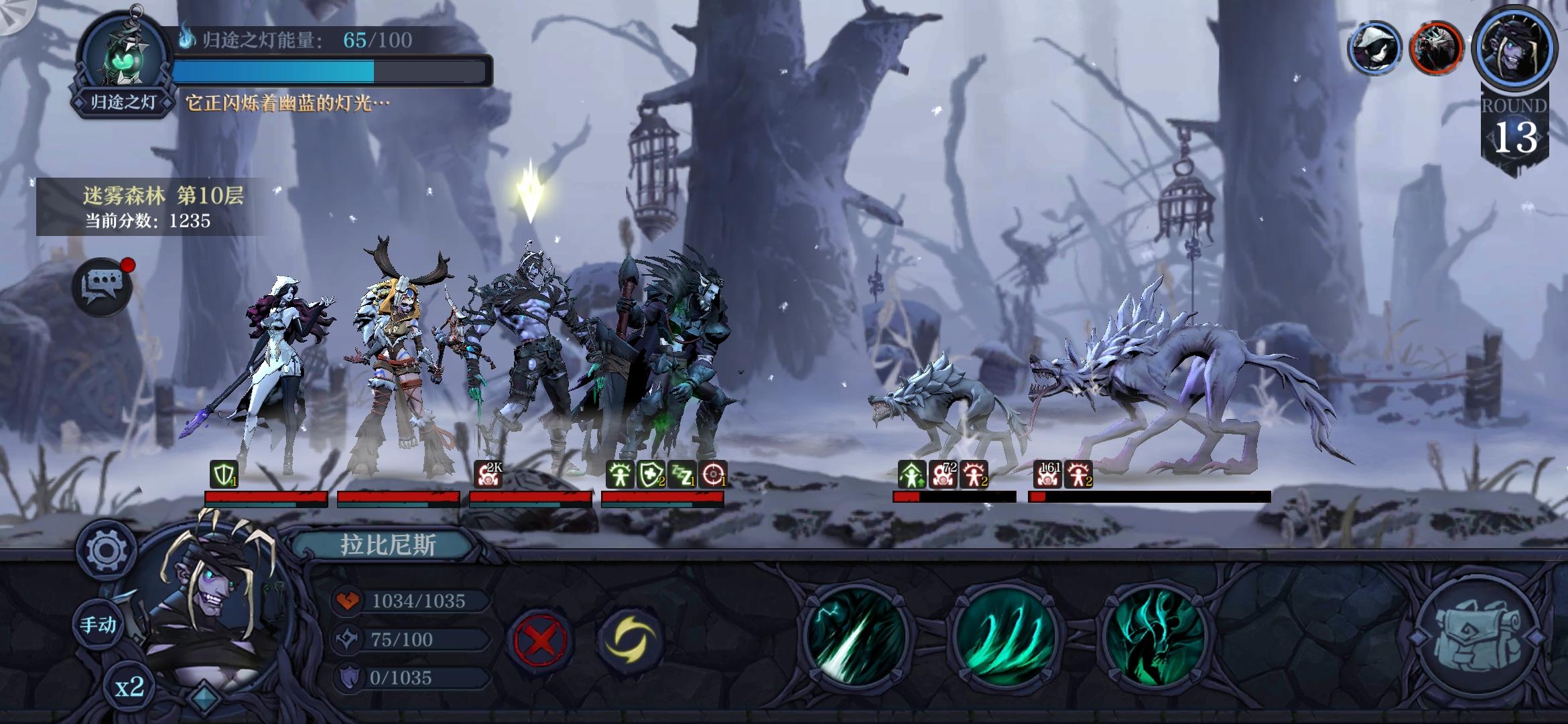Viewport: 1568px width, 724px height.
Task: Inspect the green shield buff icon
Action: click(223, 474)
